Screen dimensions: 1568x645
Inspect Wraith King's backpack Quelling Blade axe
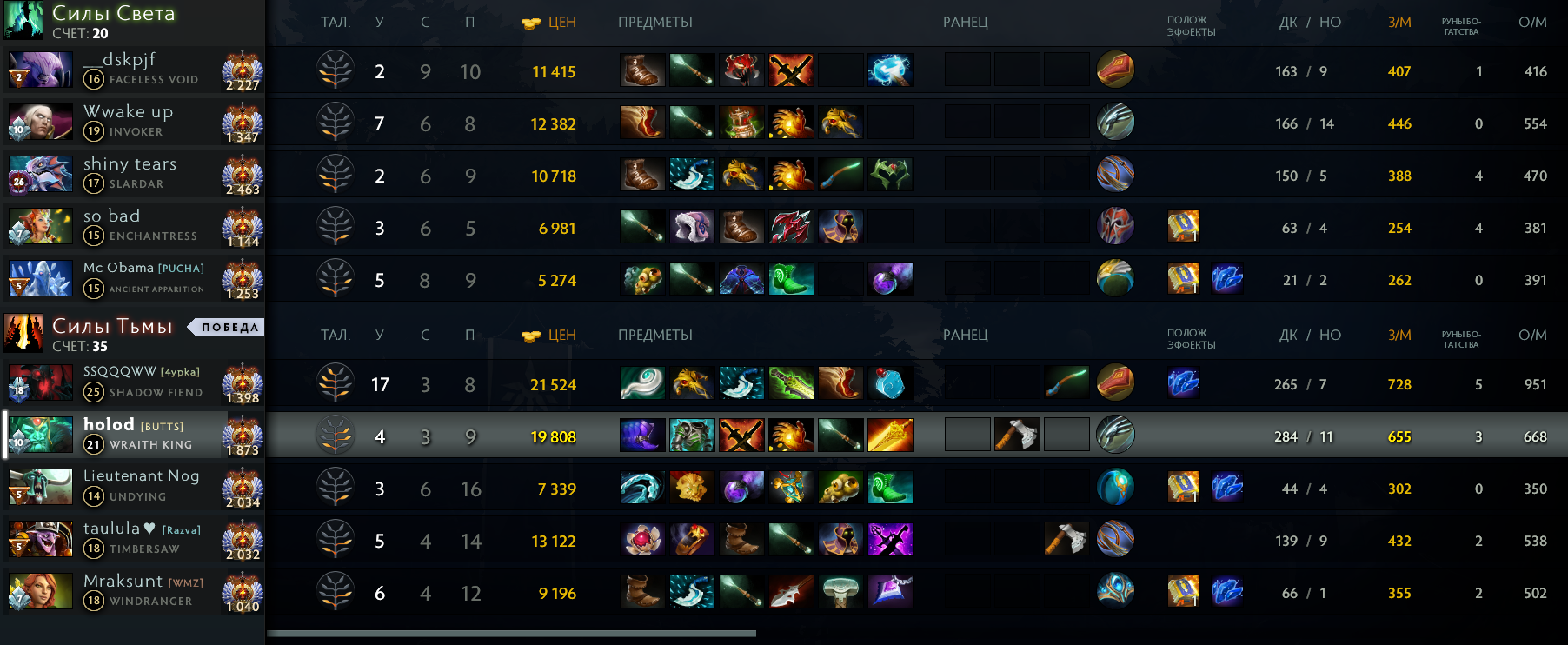tap(1017, 435)
